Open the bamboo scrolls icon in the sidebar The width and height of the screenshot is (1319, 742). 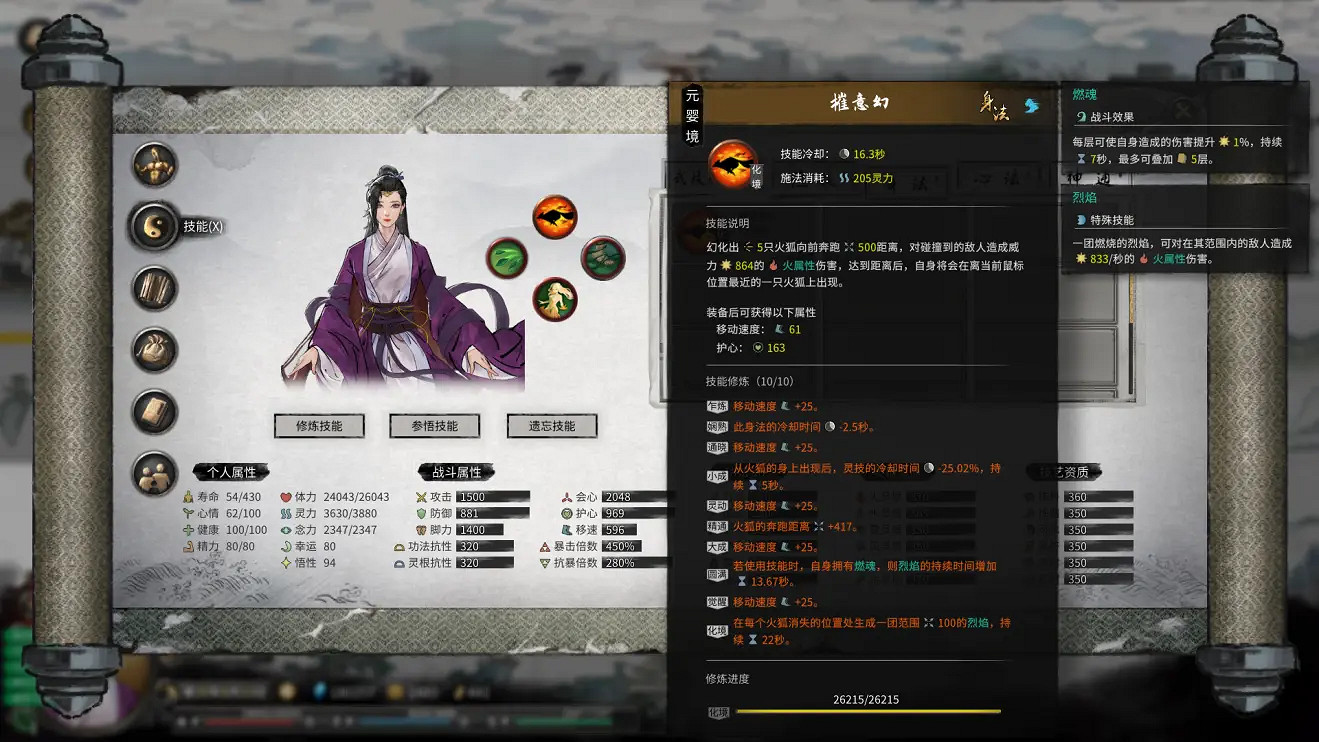155,285
